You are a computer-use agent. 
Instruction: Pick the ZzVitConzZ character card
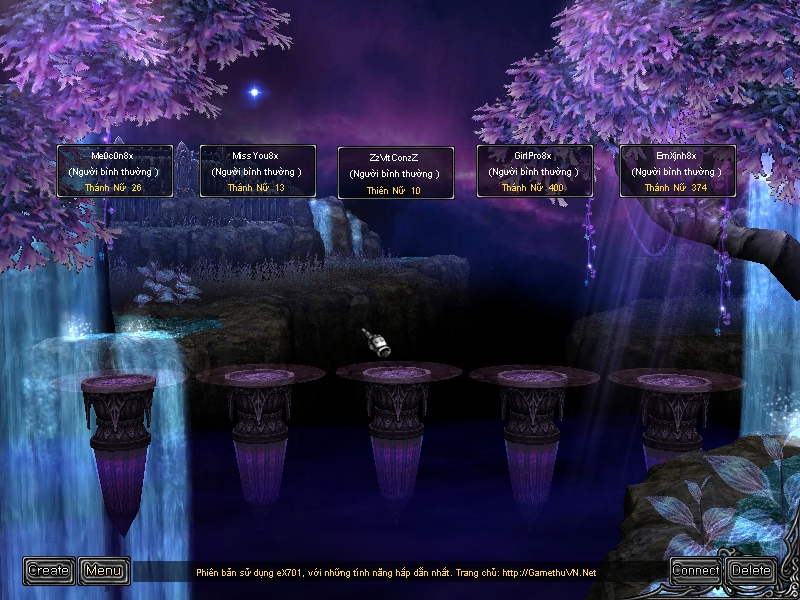tap(395, 174)
